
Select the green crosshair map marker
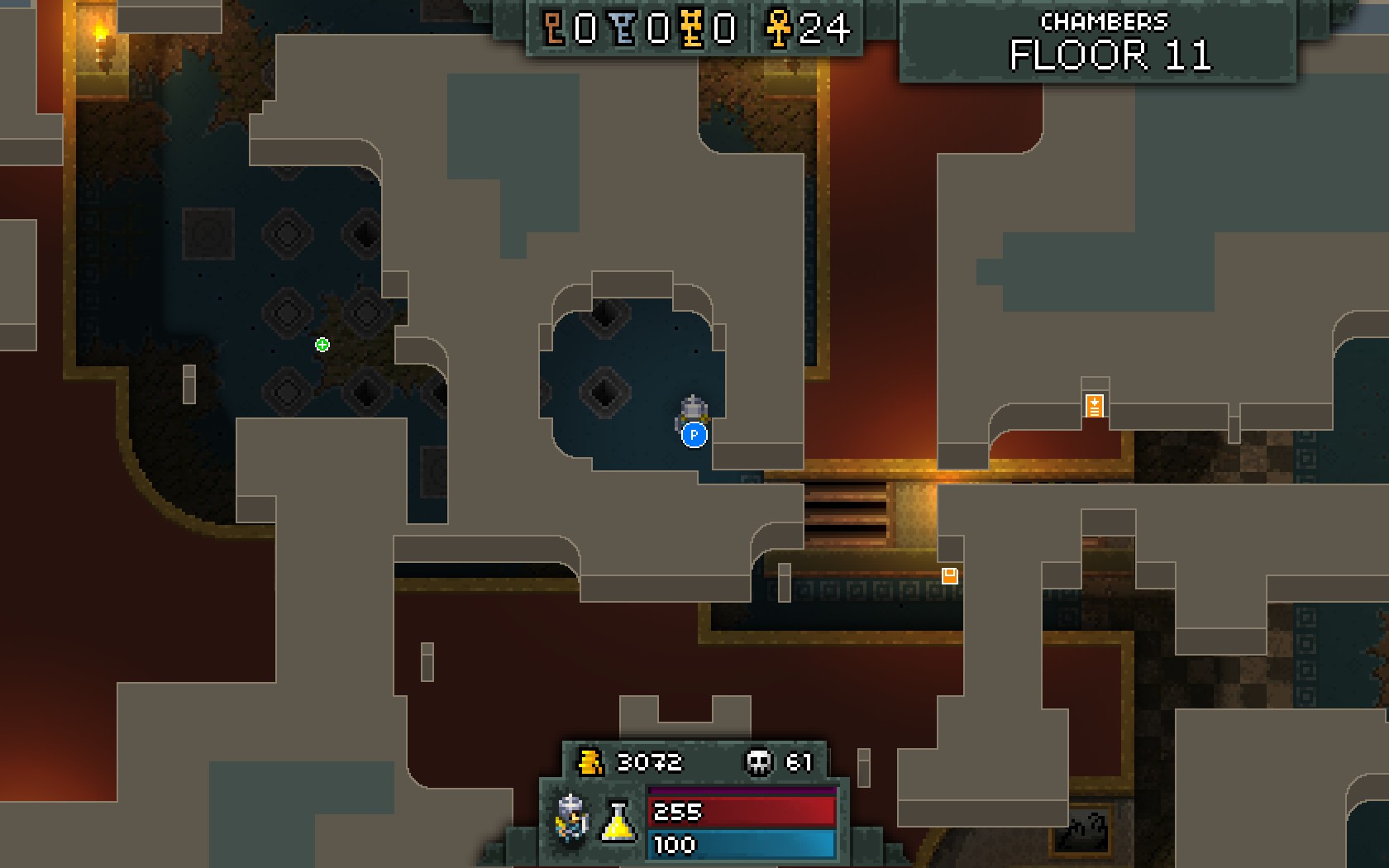(322, 345)
